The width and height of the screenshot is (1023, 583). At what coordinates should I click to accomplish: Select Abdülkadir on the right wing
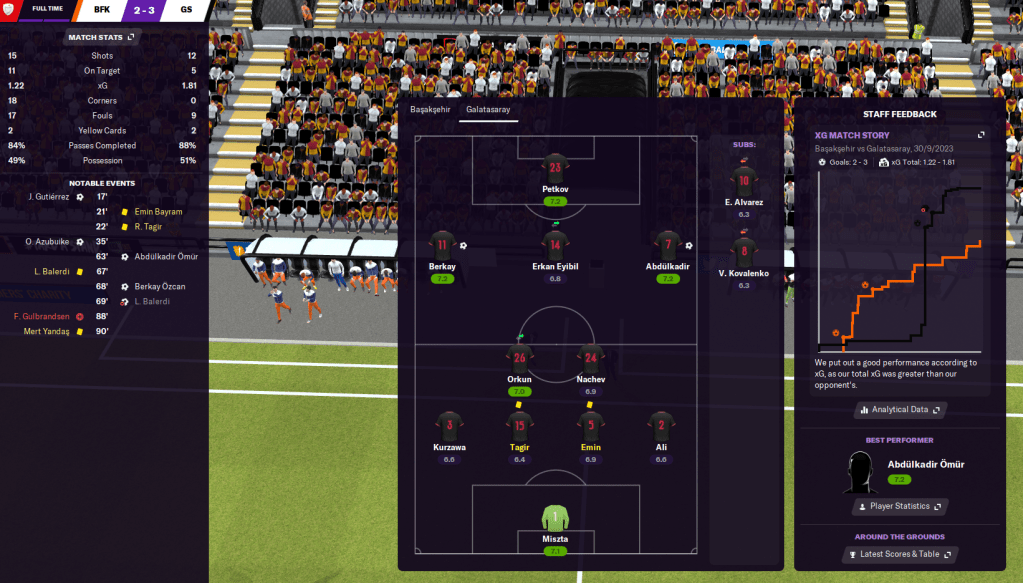pyautogui.click(x=667, y=245)
